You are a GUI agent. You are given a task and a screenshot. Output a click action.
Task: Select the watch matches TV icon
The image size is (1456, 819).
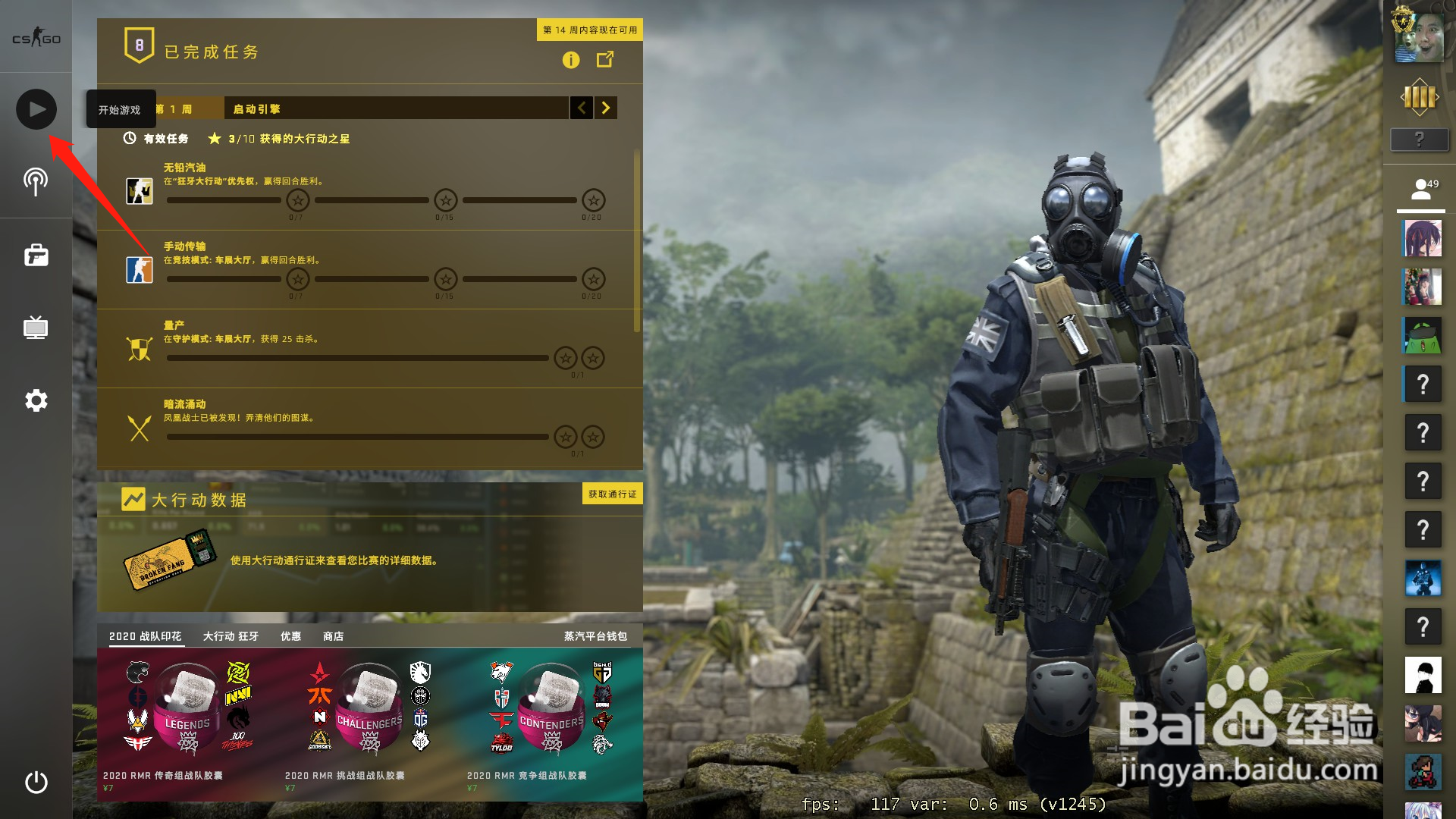35,328
